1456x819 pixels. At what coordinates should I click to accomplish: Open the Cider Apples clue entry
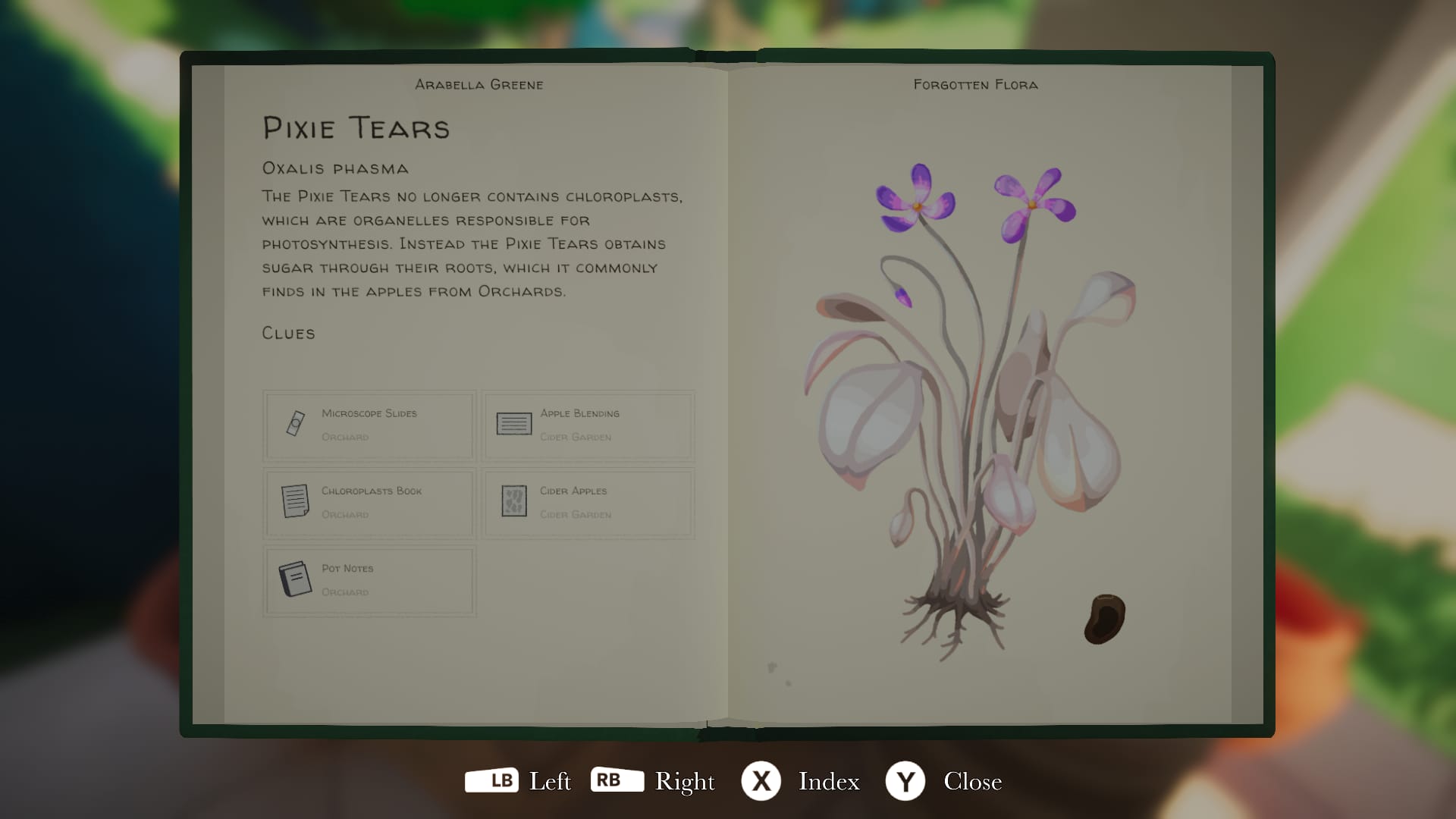(x=588, y=503)
